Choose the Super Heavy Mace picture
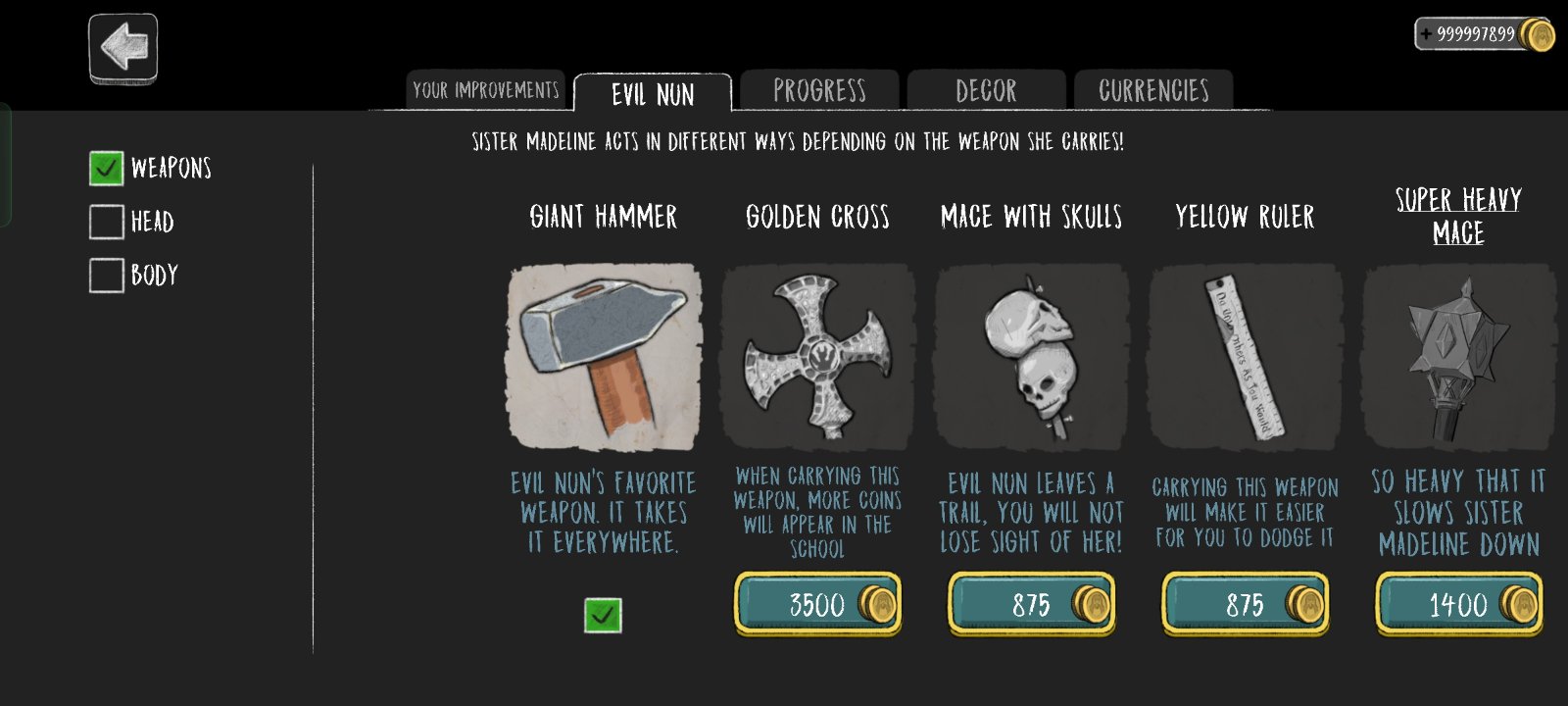Viewport: 1568px width, 706px height. 1459,357
